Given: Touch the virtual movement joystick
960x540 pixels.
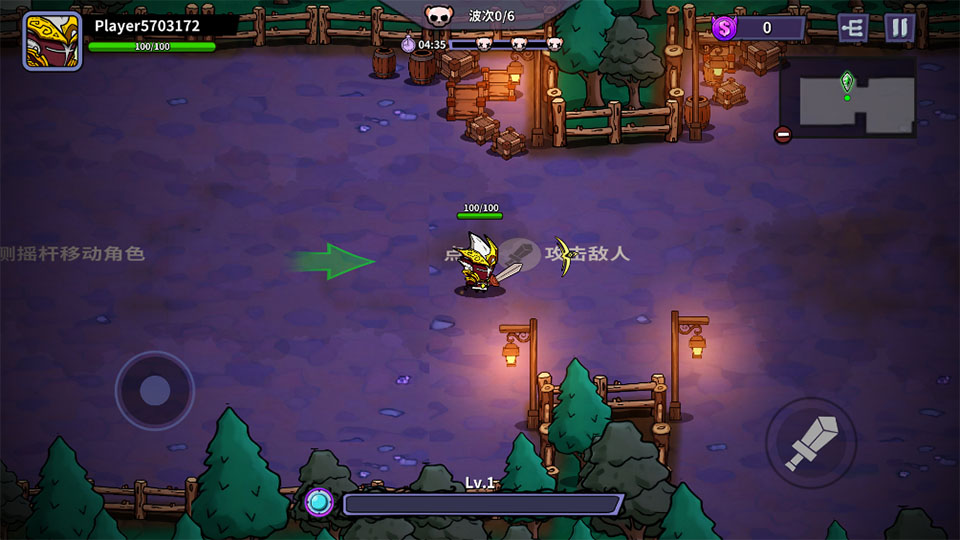Looking at the screenshot, I should (154, 390).
